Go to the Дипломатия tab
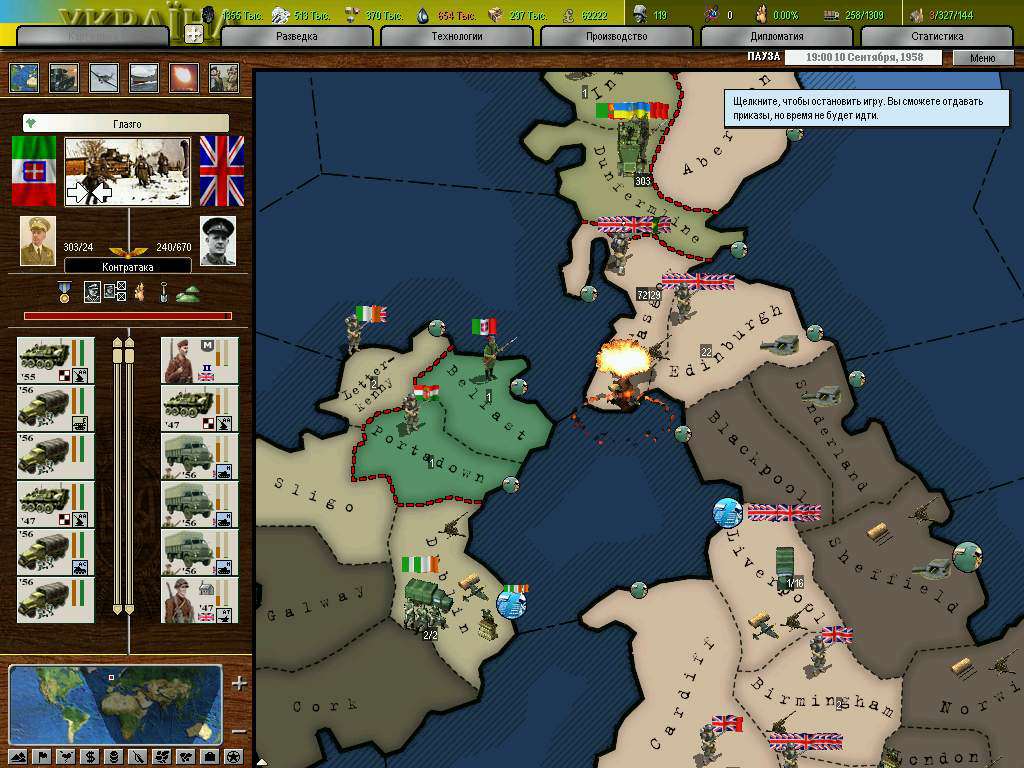 coord(776,36)
